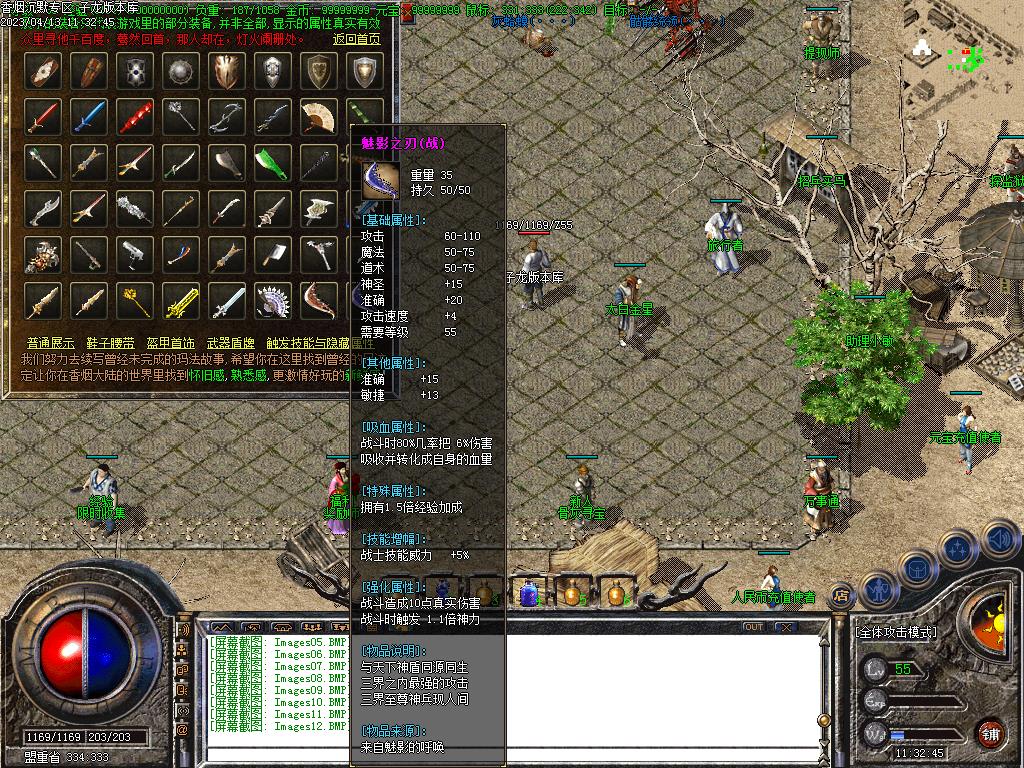
Task: Click the red 铺 stall button
Action: coord(991,733)
